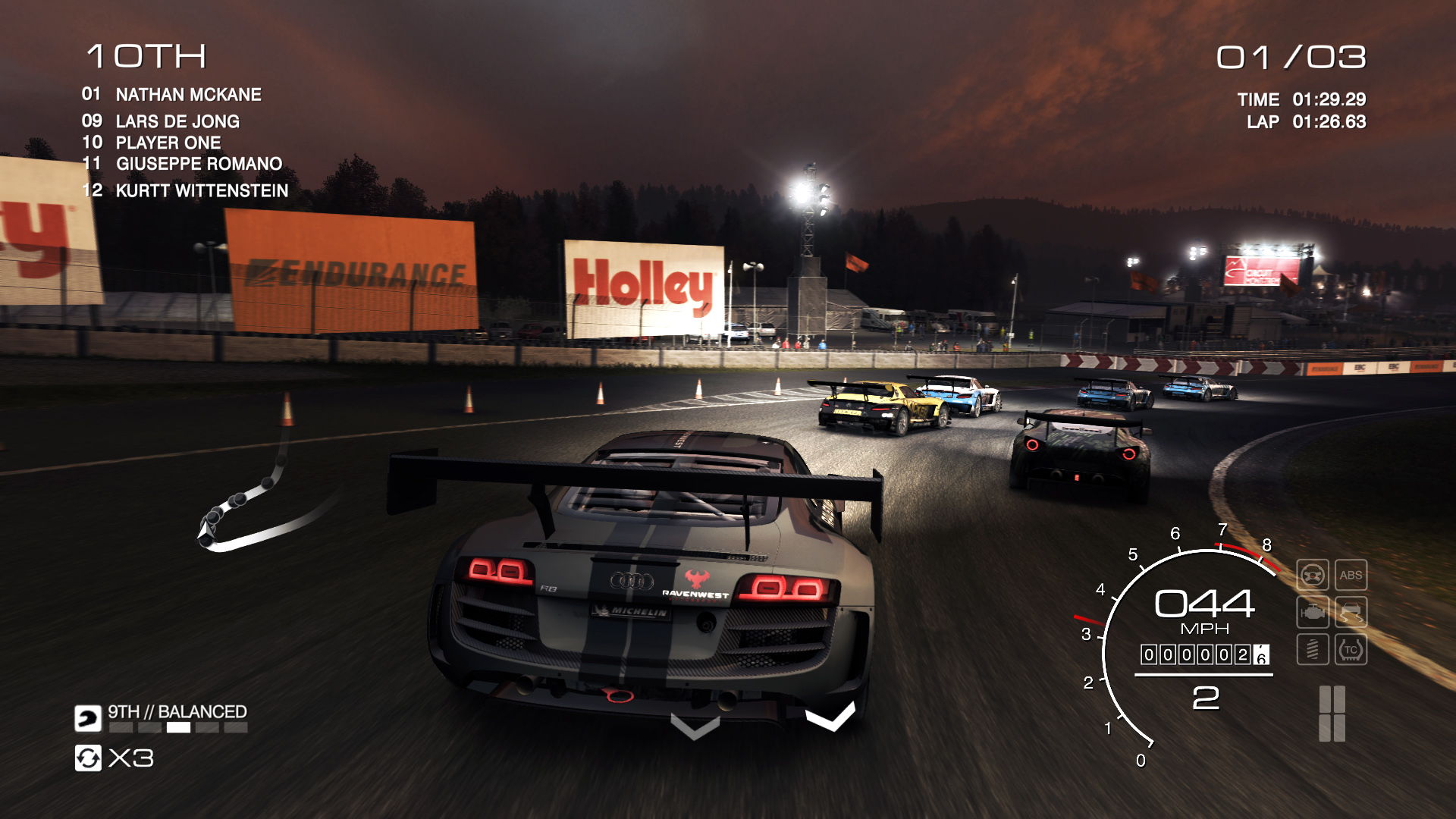Select the suspension damage indicator icon
This screenshot has height=819, width=1456.
[x=1314, y=648]
